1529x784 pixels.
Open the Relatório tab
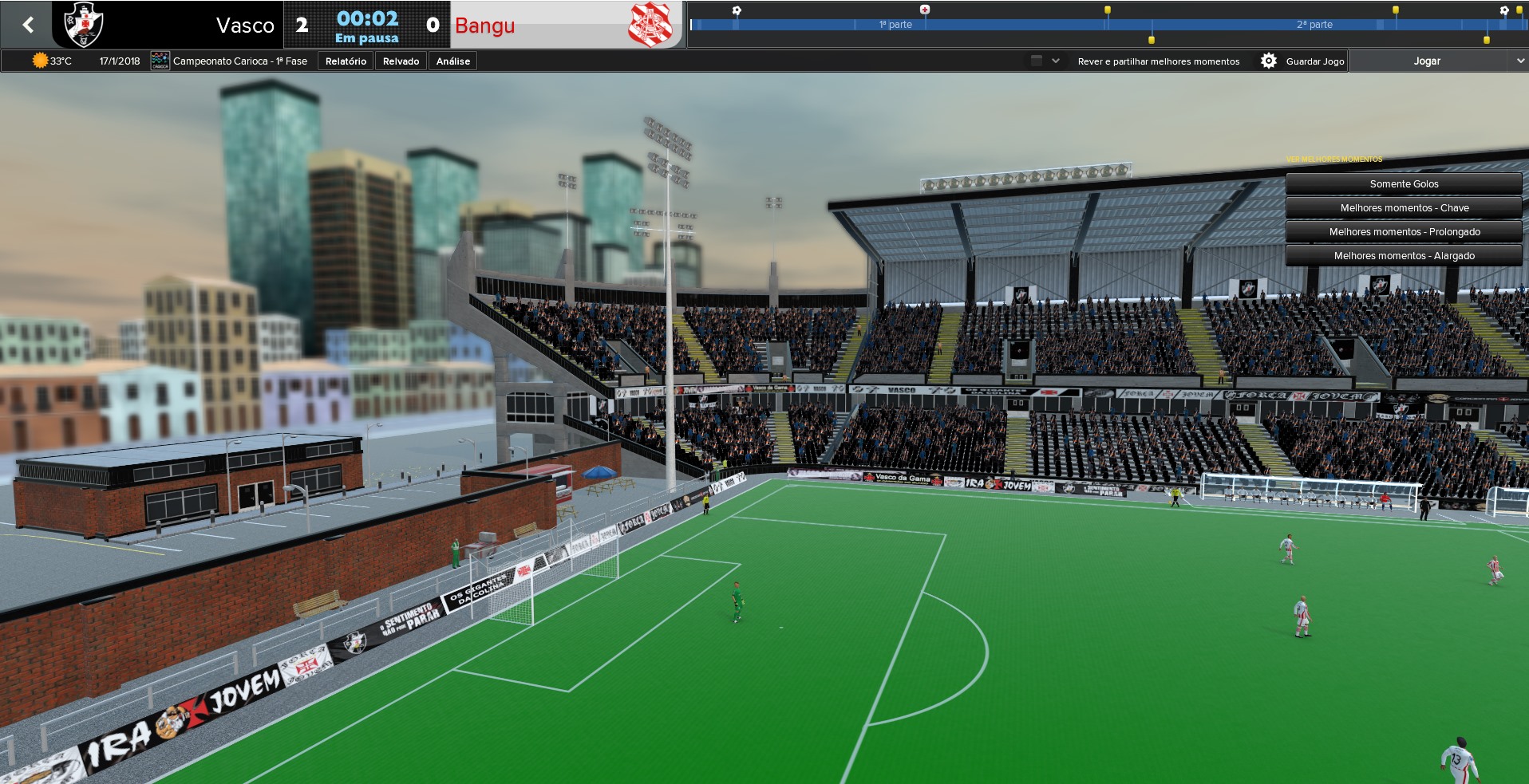point(346,61)
